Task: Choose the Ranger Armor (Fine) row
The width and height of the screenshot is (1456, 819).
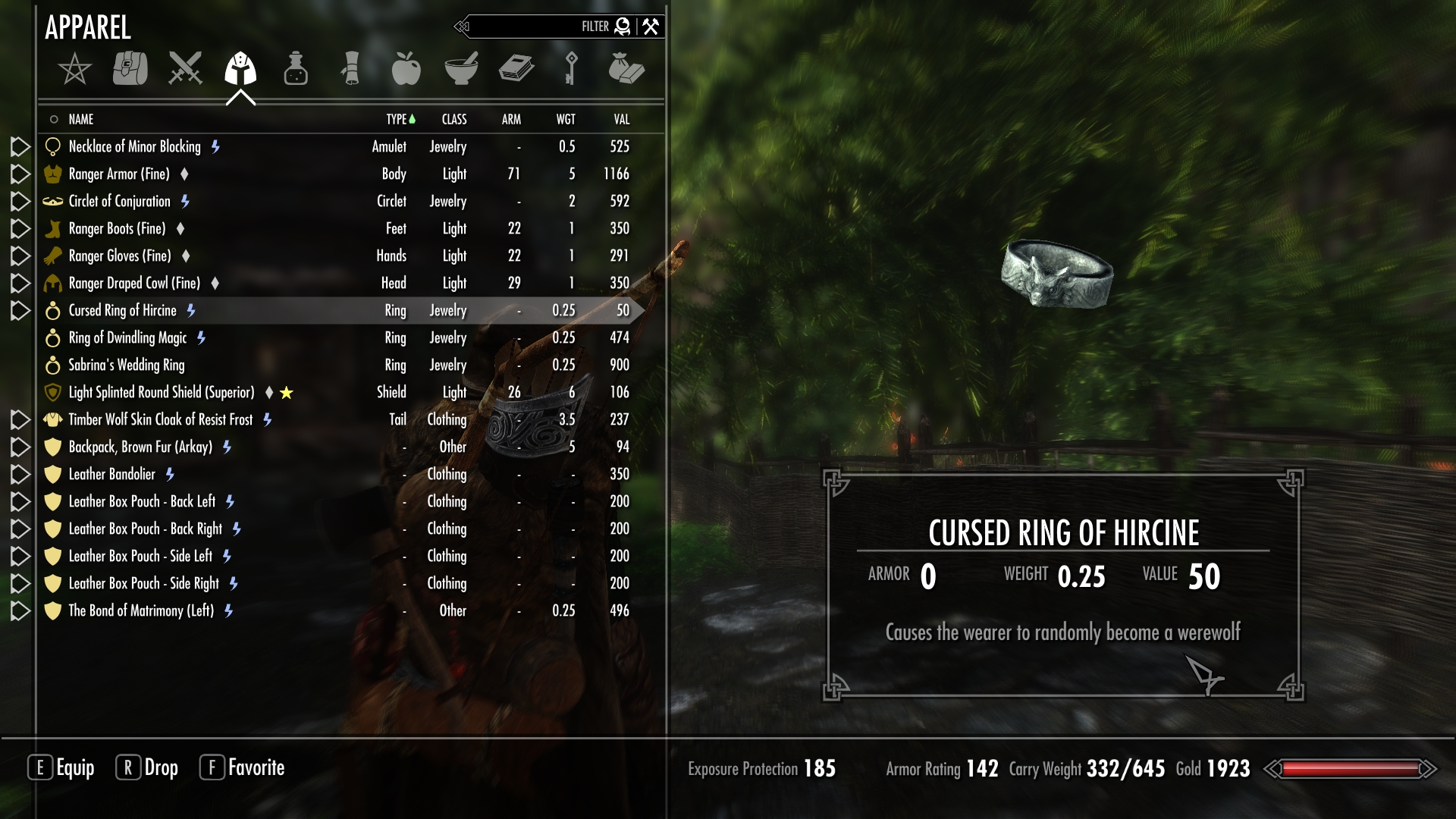Action: pyautogui.click(x=119, y=174)
